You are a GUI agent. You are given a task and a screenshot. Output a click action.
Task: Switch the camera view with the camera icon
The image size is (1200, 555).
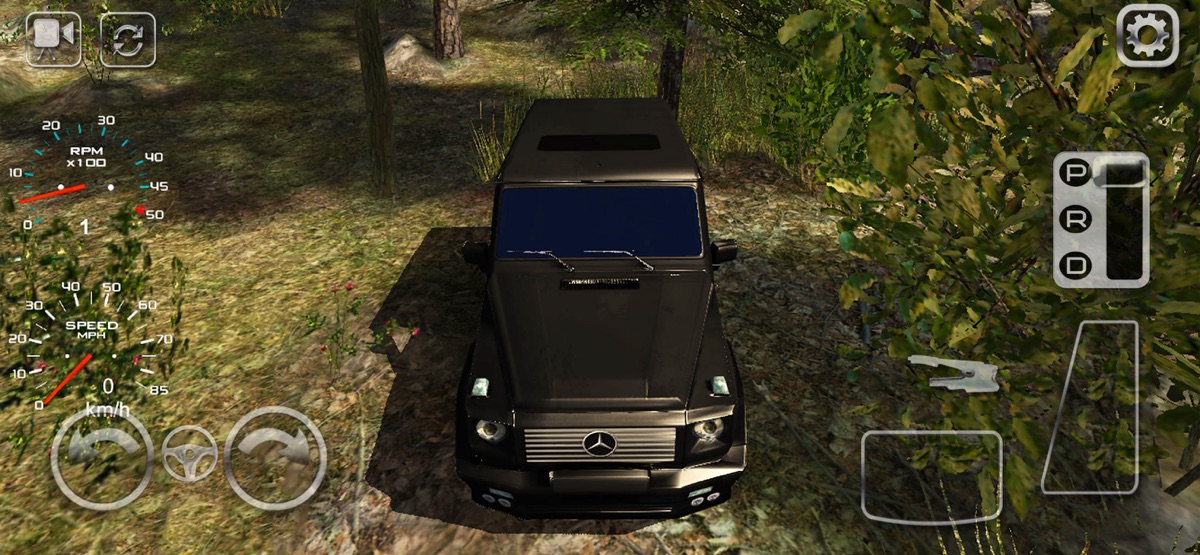click(53, 39)
